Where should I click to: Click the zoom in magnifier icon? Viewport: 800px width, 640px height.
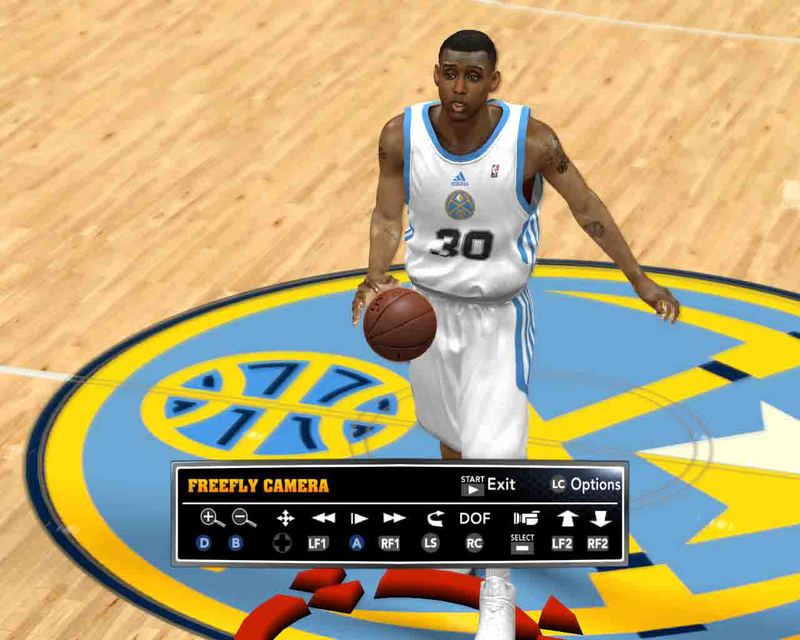pyautogui.click(x=211, y=518)
